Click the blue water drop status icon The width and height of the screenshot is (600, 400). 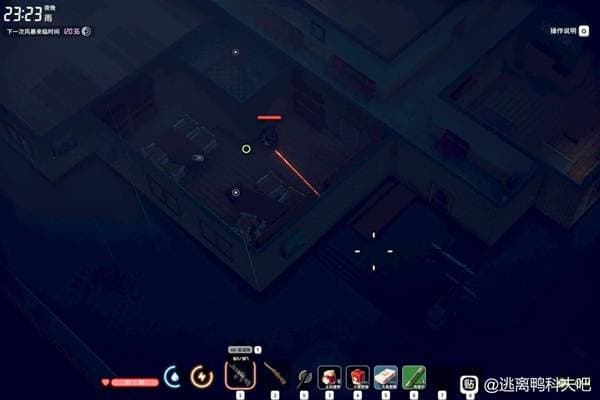(x=174, y=377)
